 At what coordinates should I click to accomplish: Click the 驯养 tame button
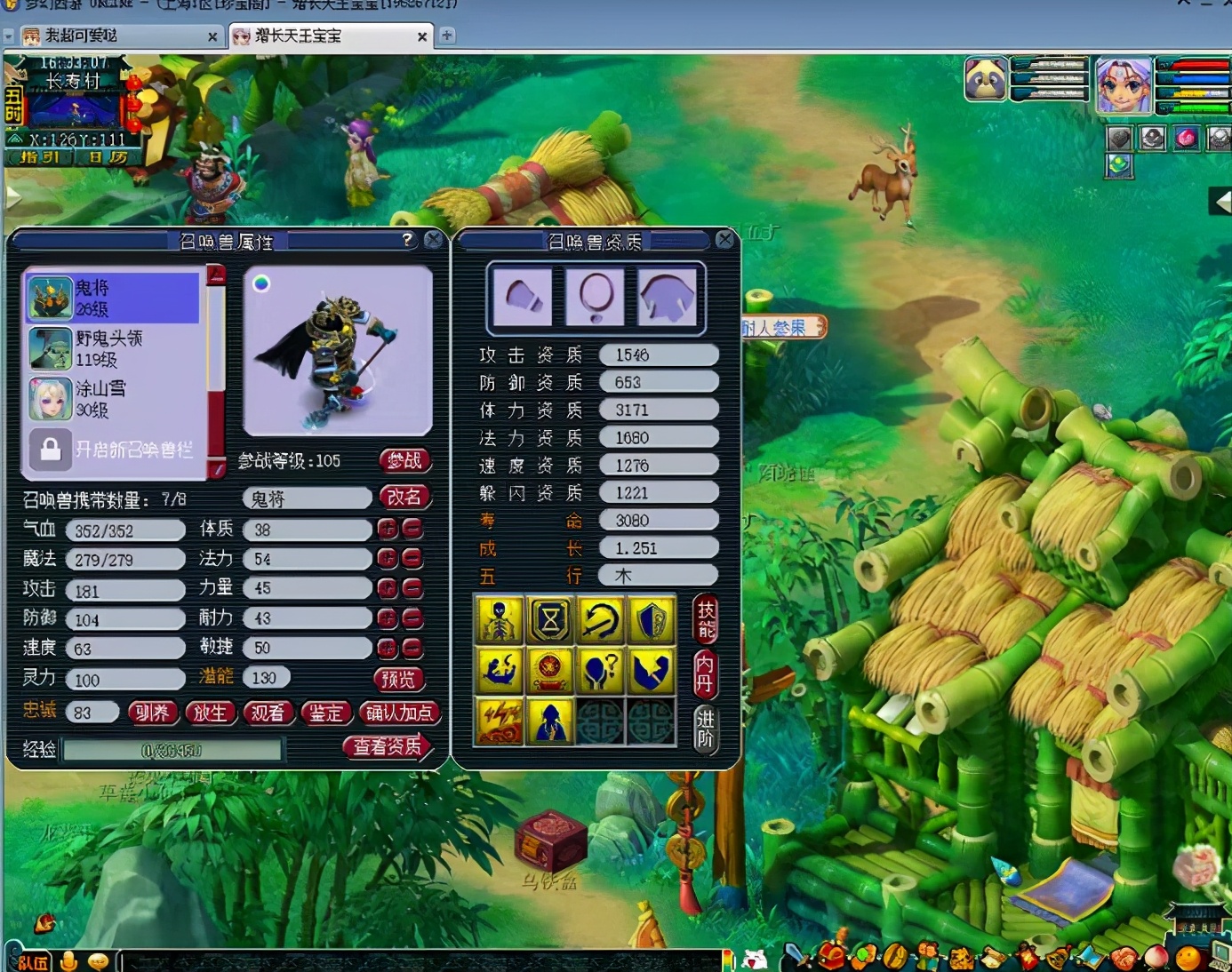pyautogui.click(x=152, y=713)
